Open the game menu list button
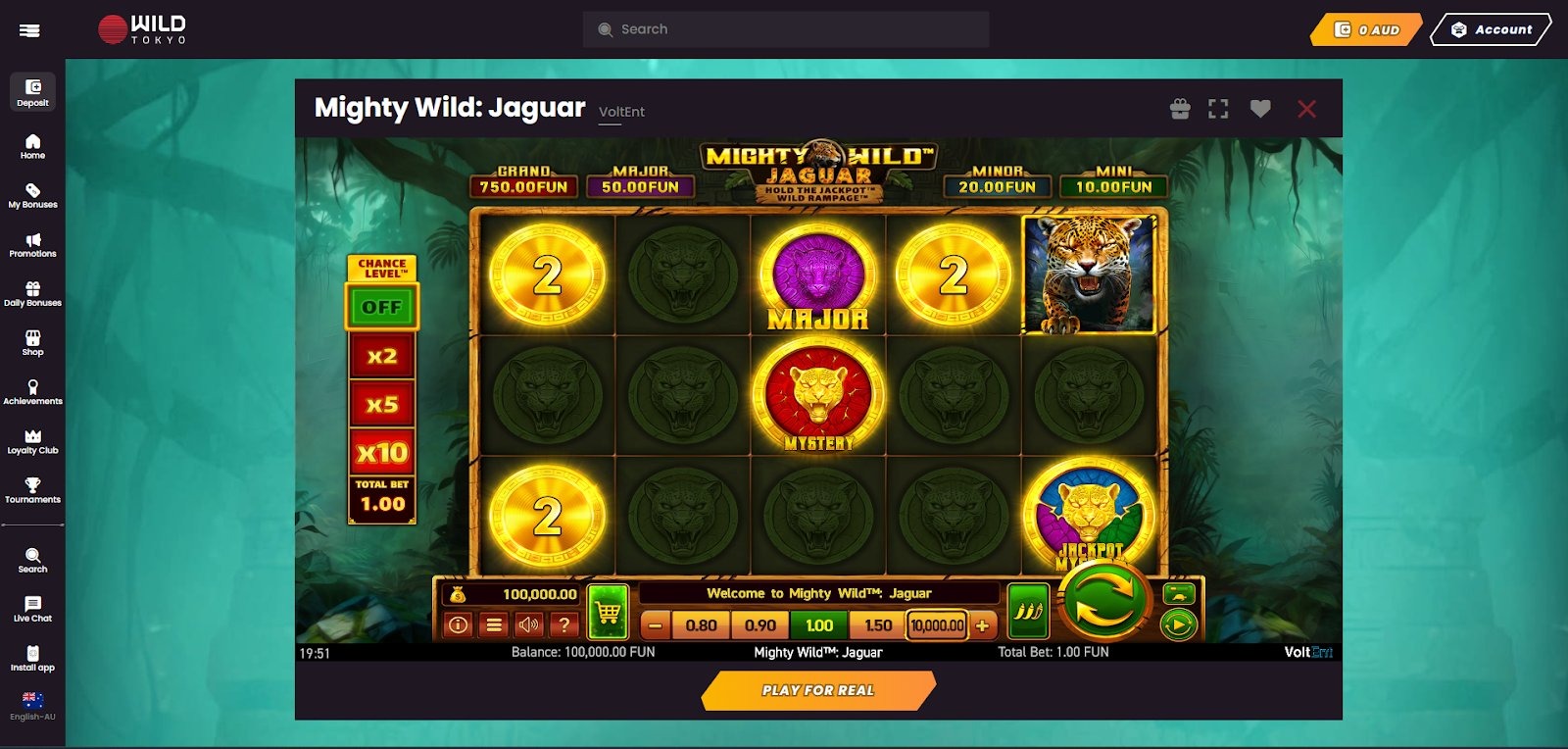Image resolution: width=1568 pixels, height=749 pixels. point(494,624)
